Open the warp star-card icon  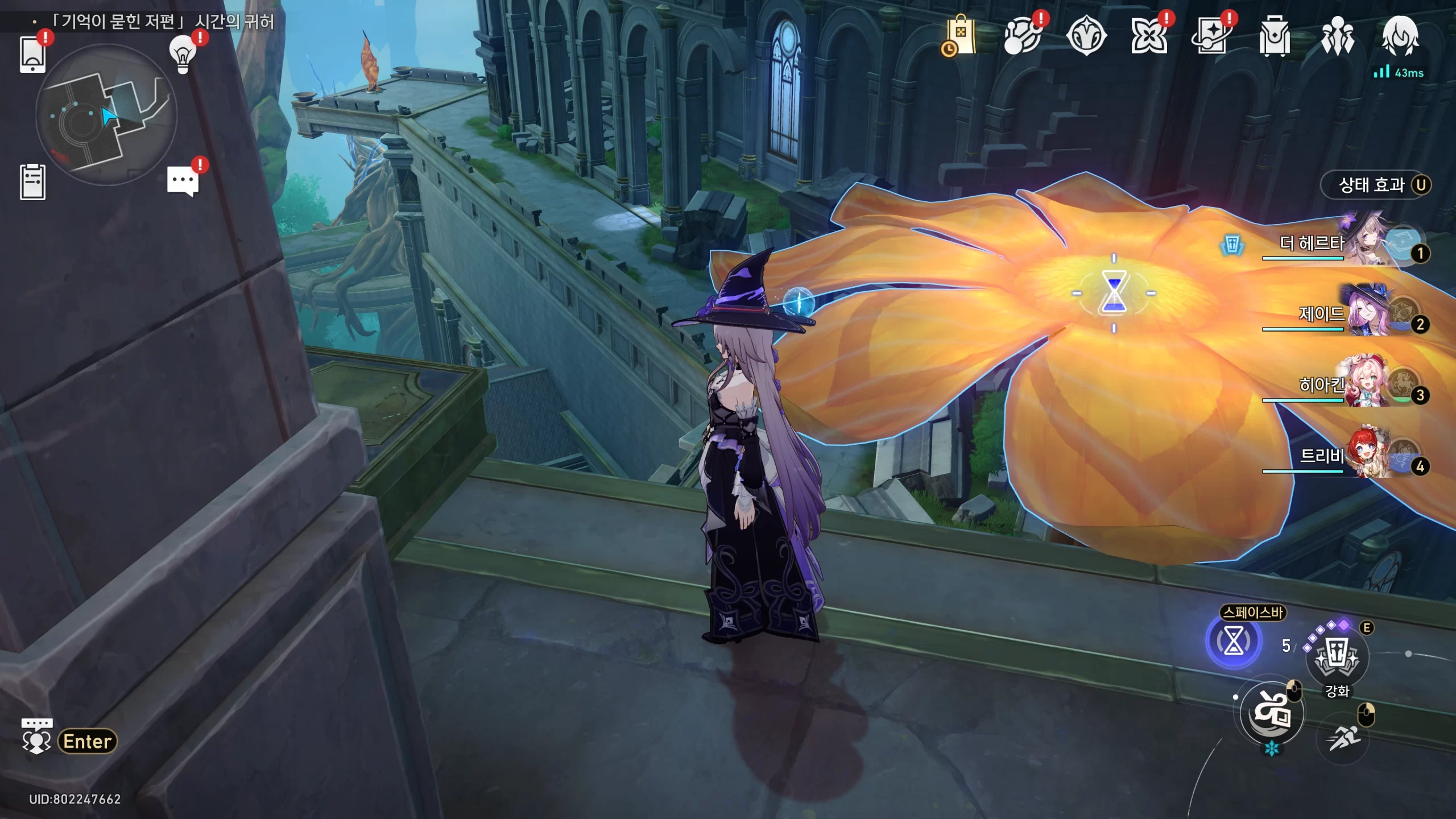click(1211, 36)
